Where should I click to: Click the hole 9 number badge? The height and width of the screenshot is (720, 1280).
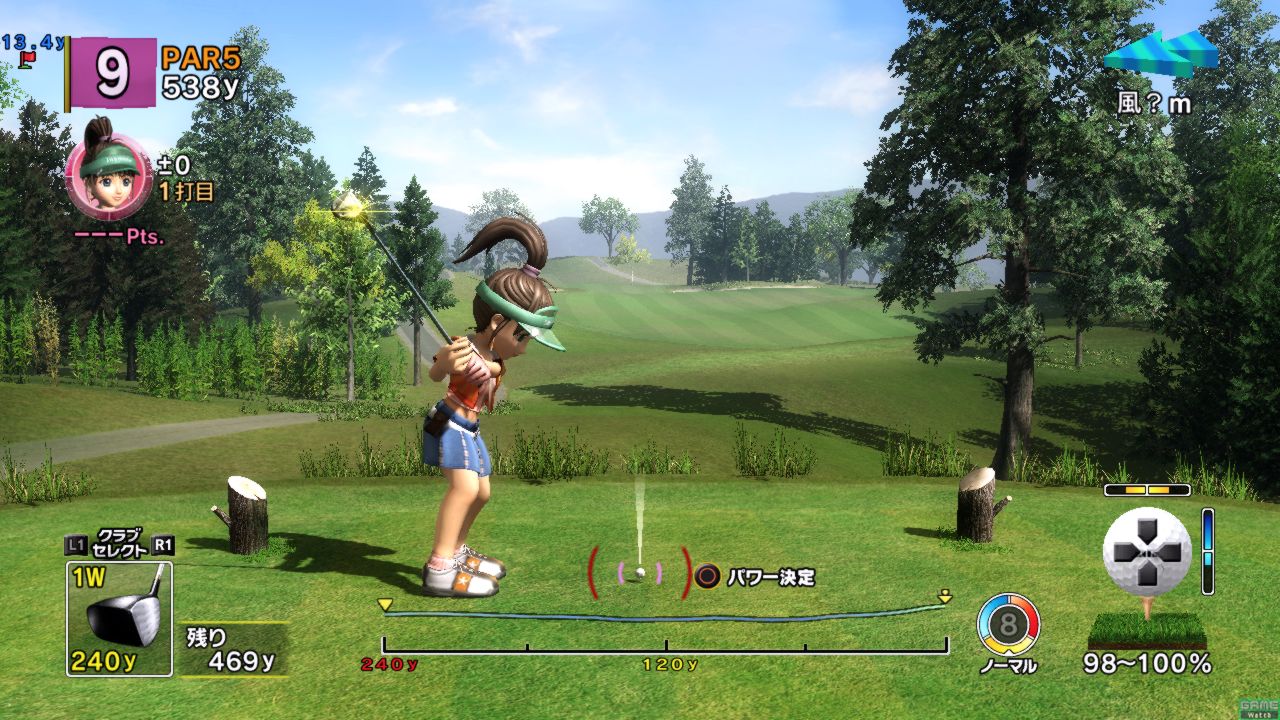coord(112,72)
